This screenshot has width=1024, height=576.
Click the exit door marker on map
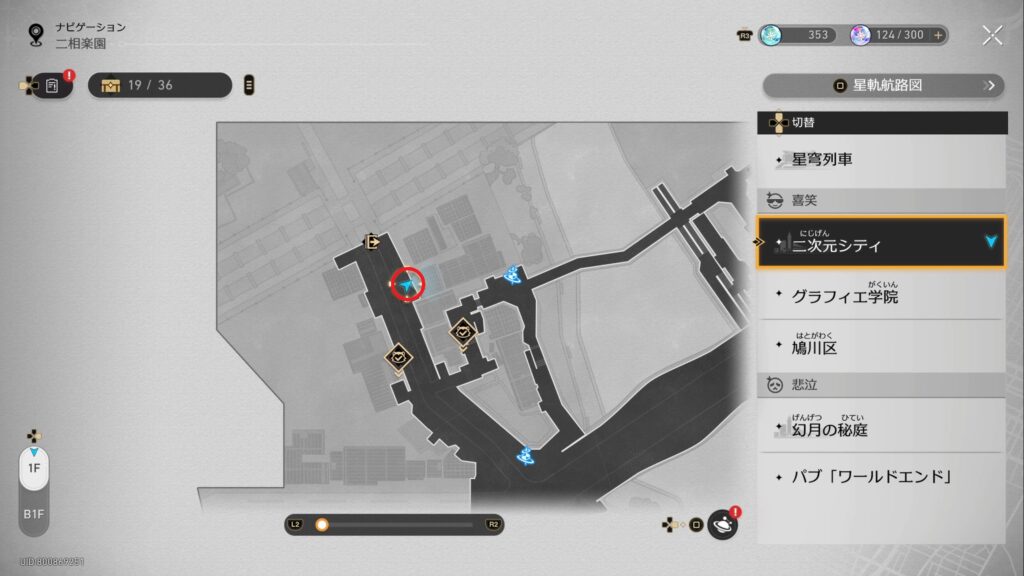372,241
